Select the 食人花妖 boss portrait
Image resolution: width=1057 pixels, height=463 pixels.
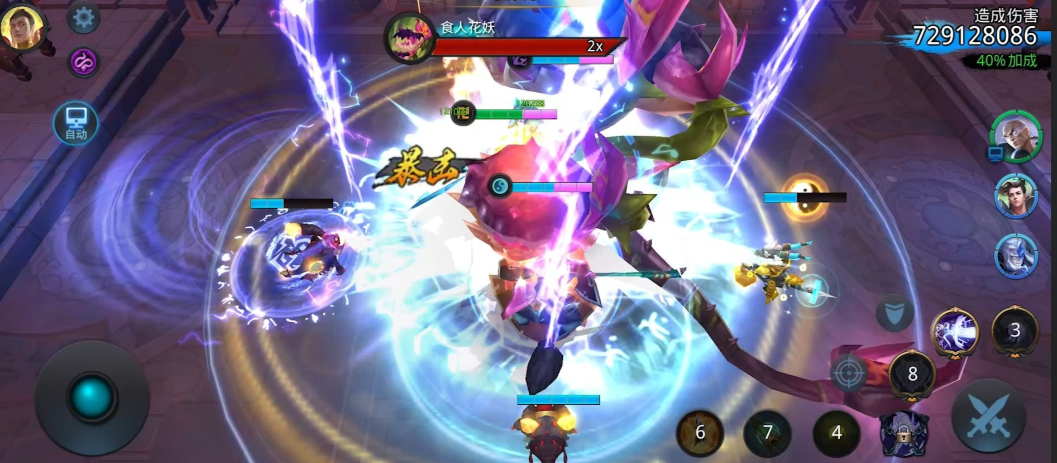coord(407,37)
